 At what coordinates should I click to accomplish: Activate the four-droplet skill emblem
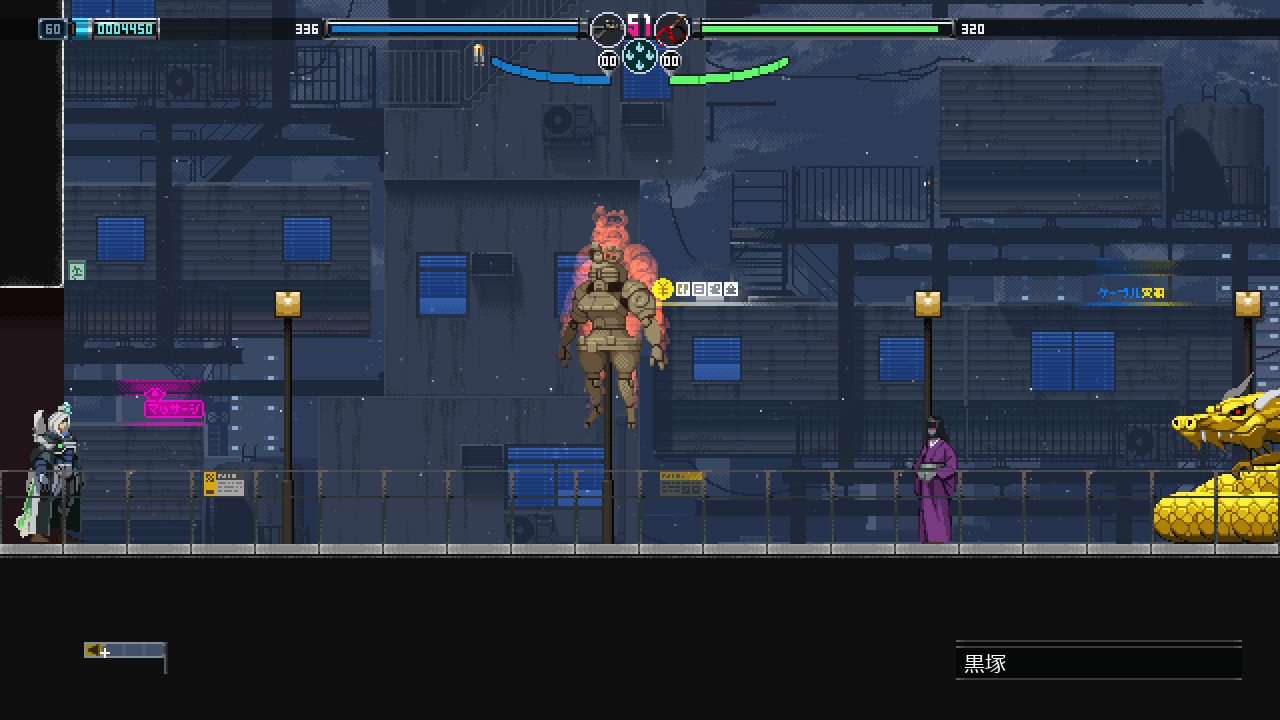640,55
